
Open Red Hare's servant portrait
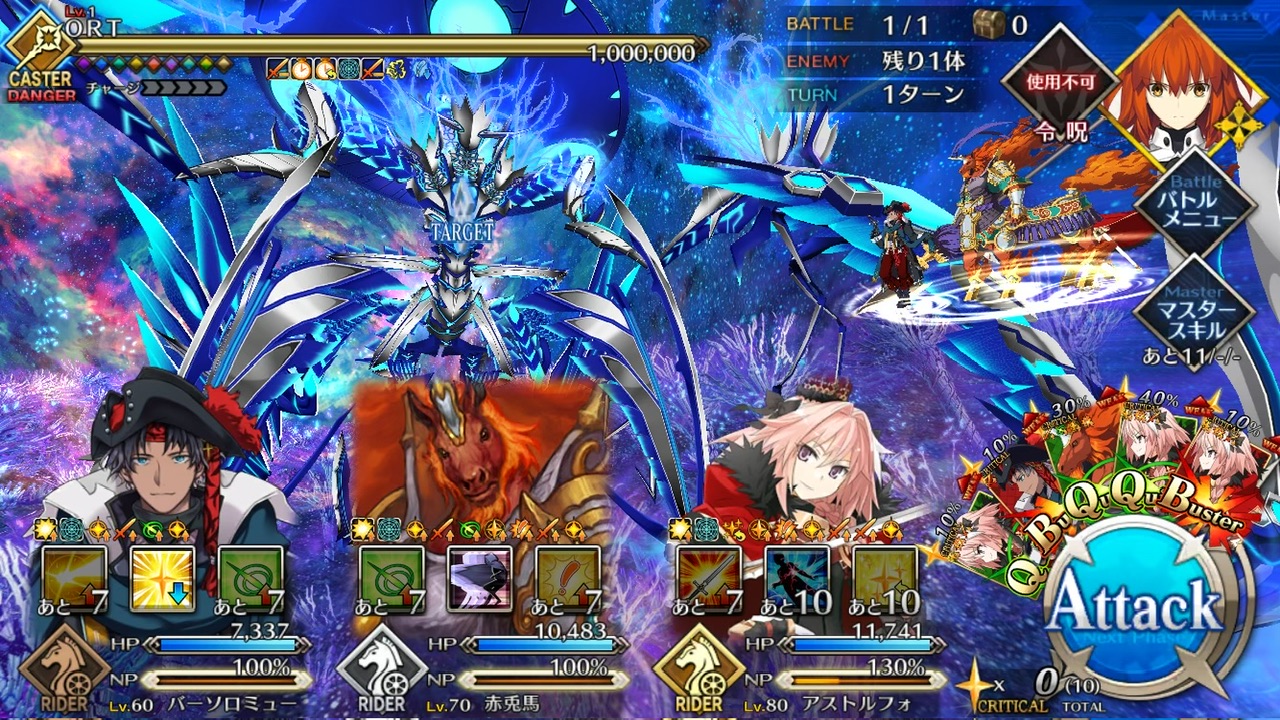pyautogui.click(x=480, y=450)
